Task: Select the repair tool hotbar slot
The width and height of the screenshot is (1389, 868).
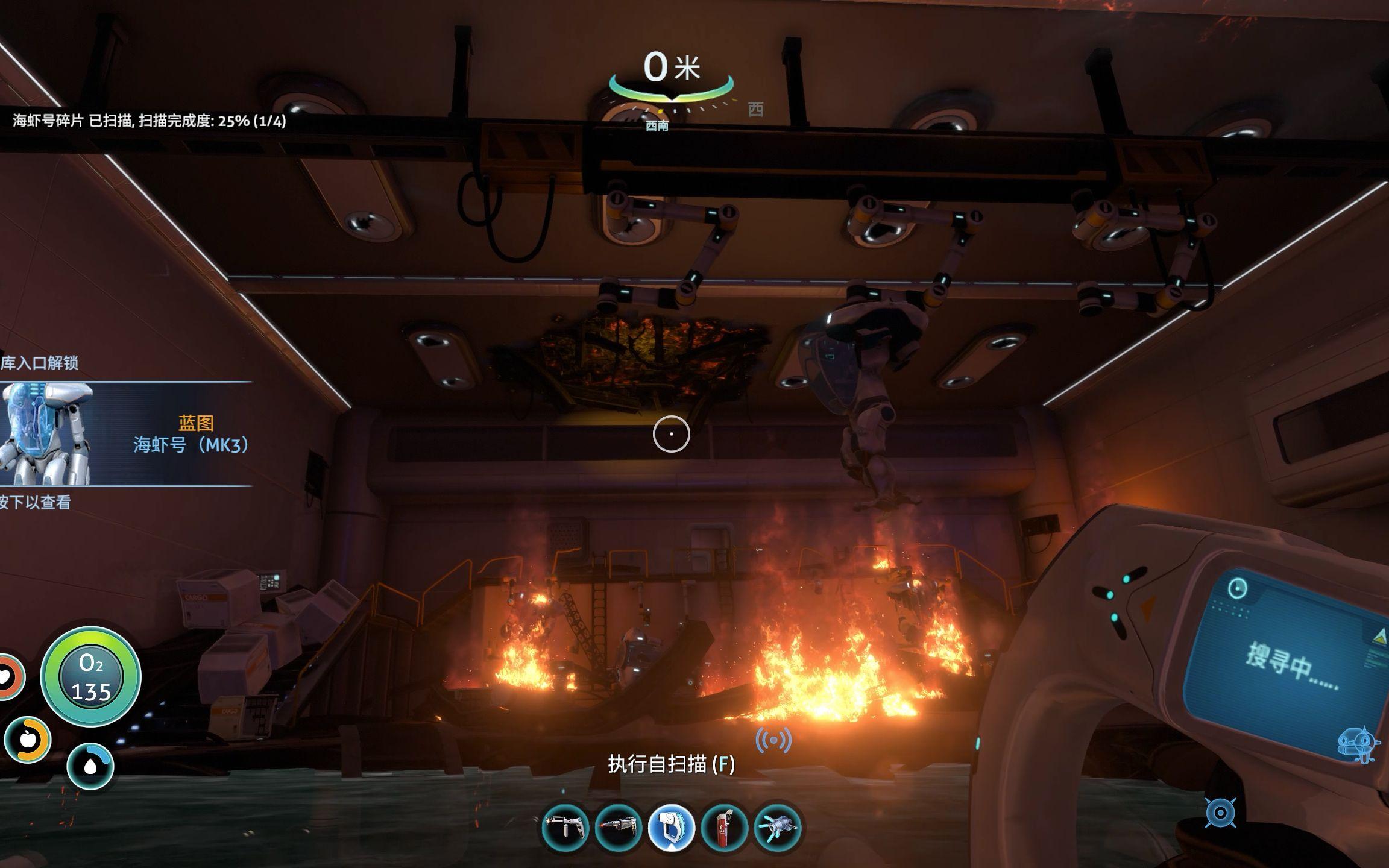Action: (565, 828)
